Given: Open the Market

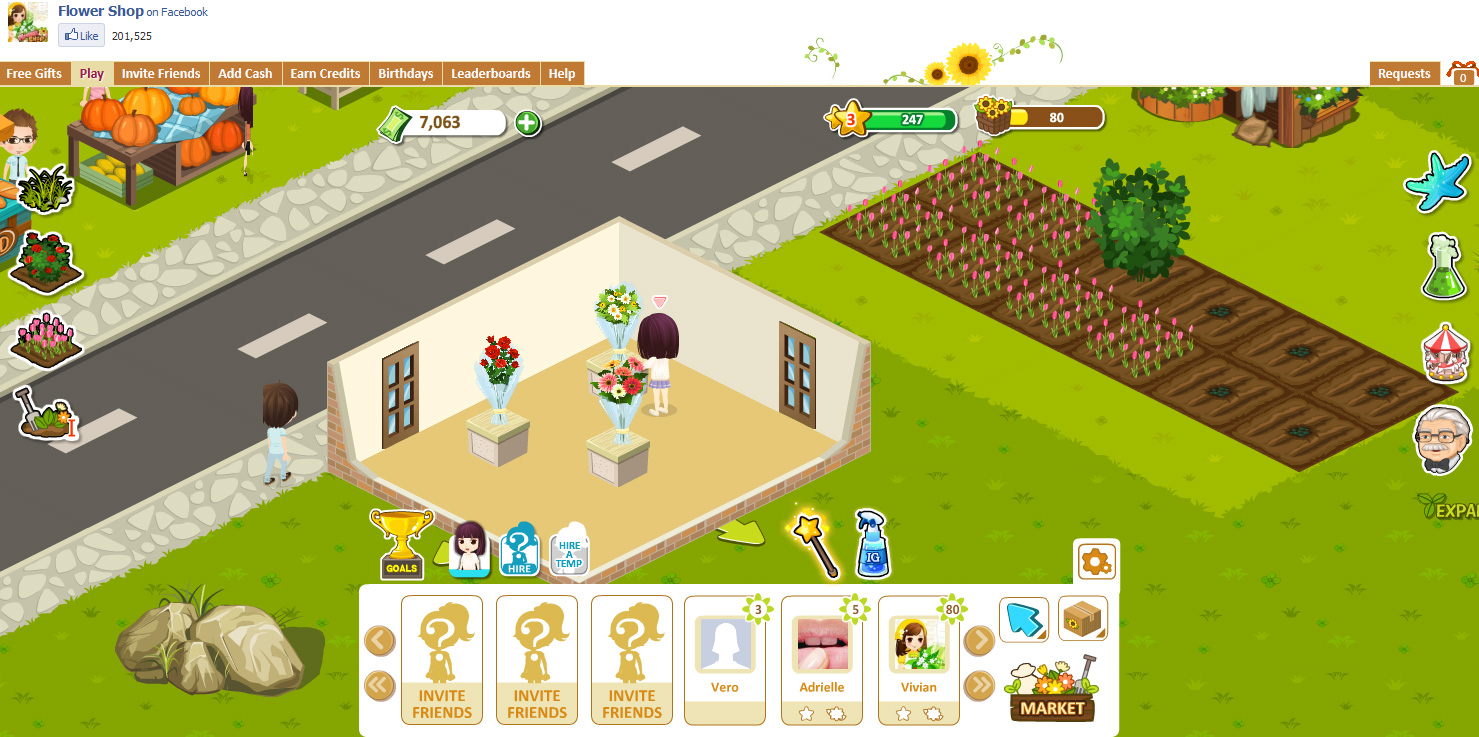Looking at the screenshot, I should pyautogui.click(x=1052, y=707).
